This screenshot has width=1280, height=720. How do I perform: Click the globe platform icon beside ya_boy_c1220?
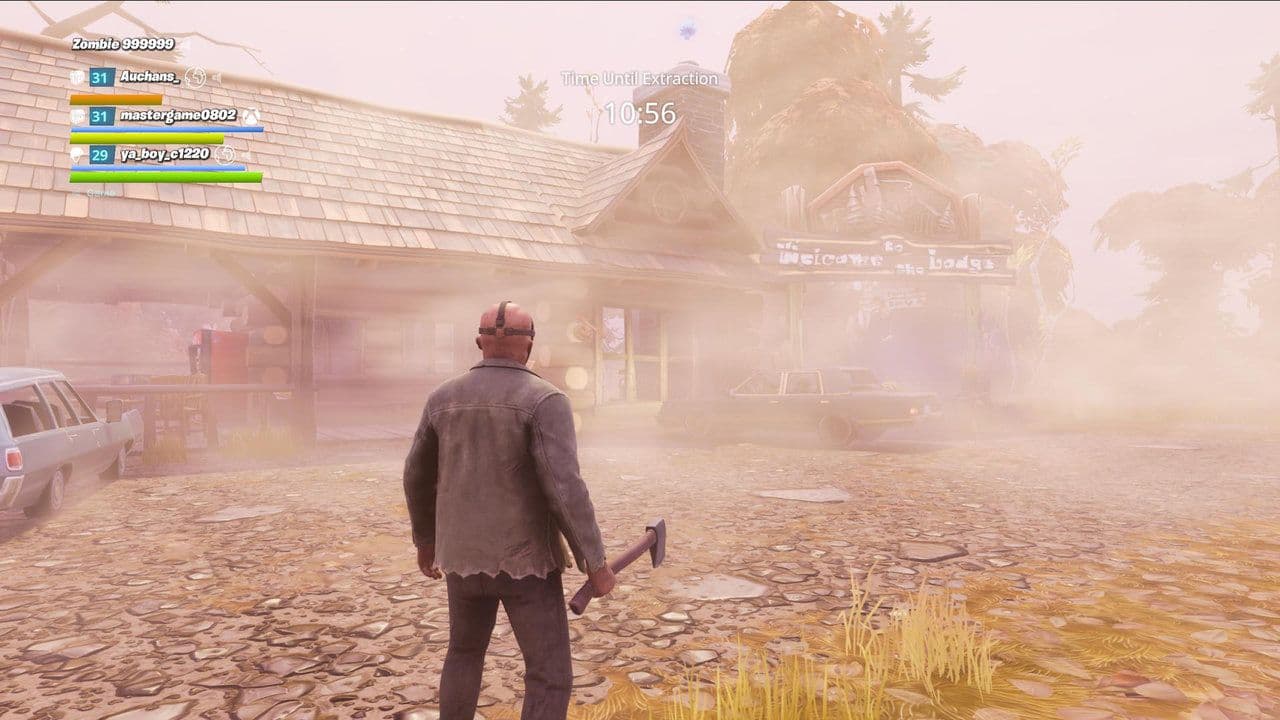pos(225,154)
